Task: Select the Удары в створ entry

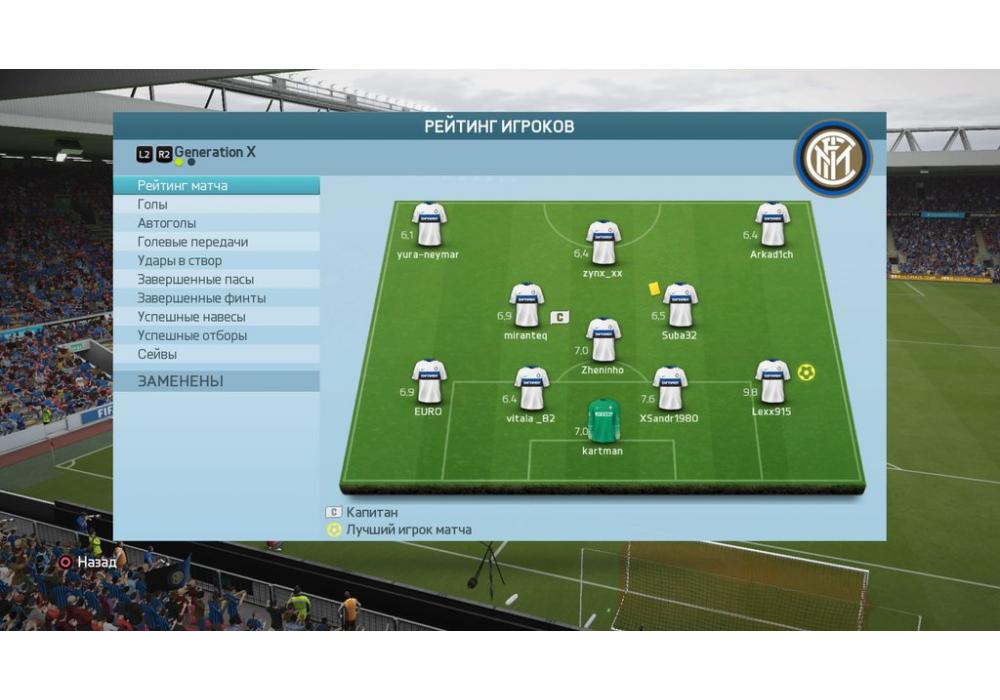Action: [x=179, y=261]
